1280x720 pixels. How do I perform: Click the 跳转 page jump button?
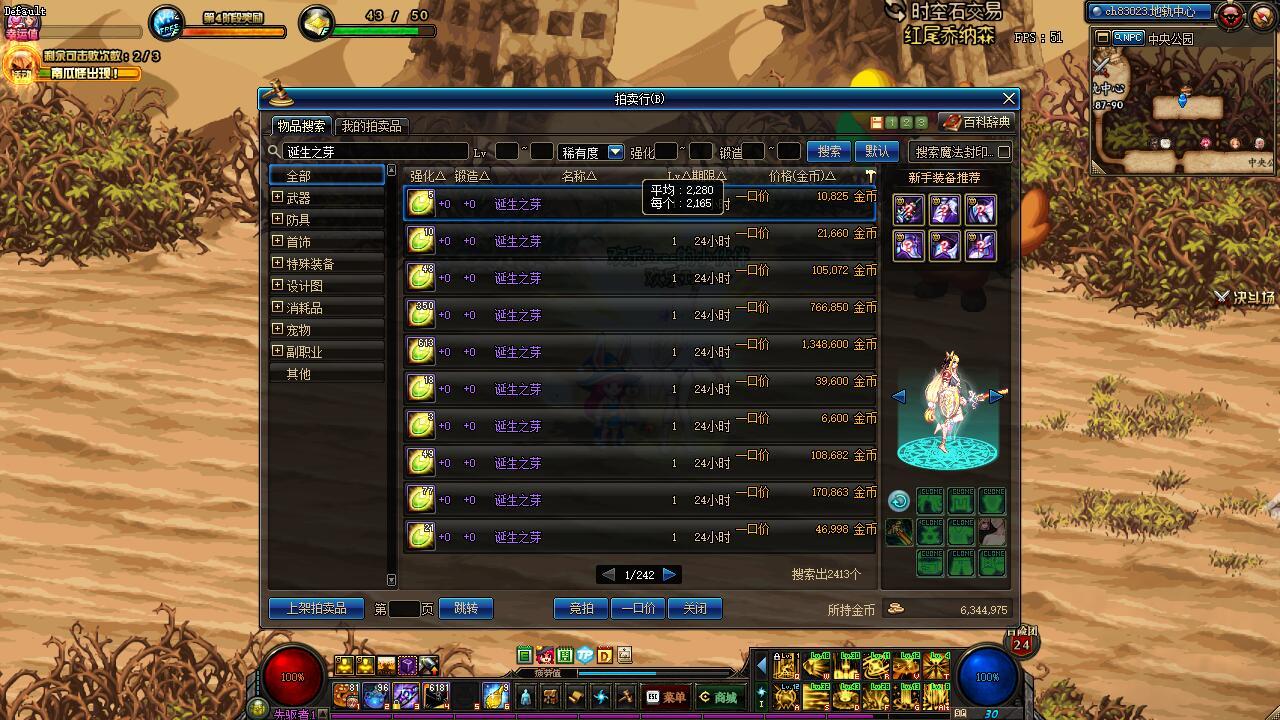tap(466, 608)
